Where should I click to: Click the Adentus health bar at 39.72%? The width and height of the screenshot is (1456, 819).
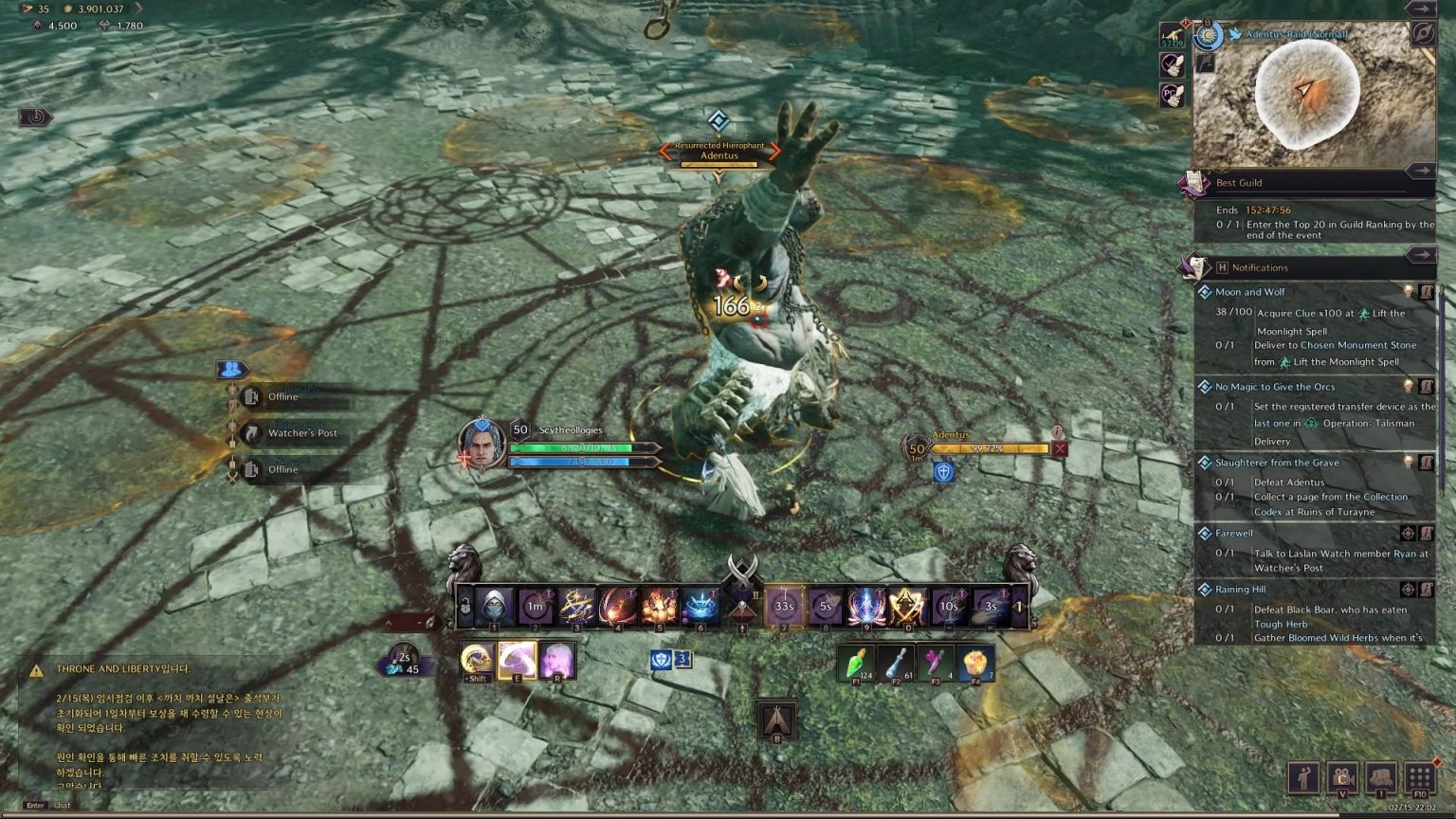tap(988, 448)
